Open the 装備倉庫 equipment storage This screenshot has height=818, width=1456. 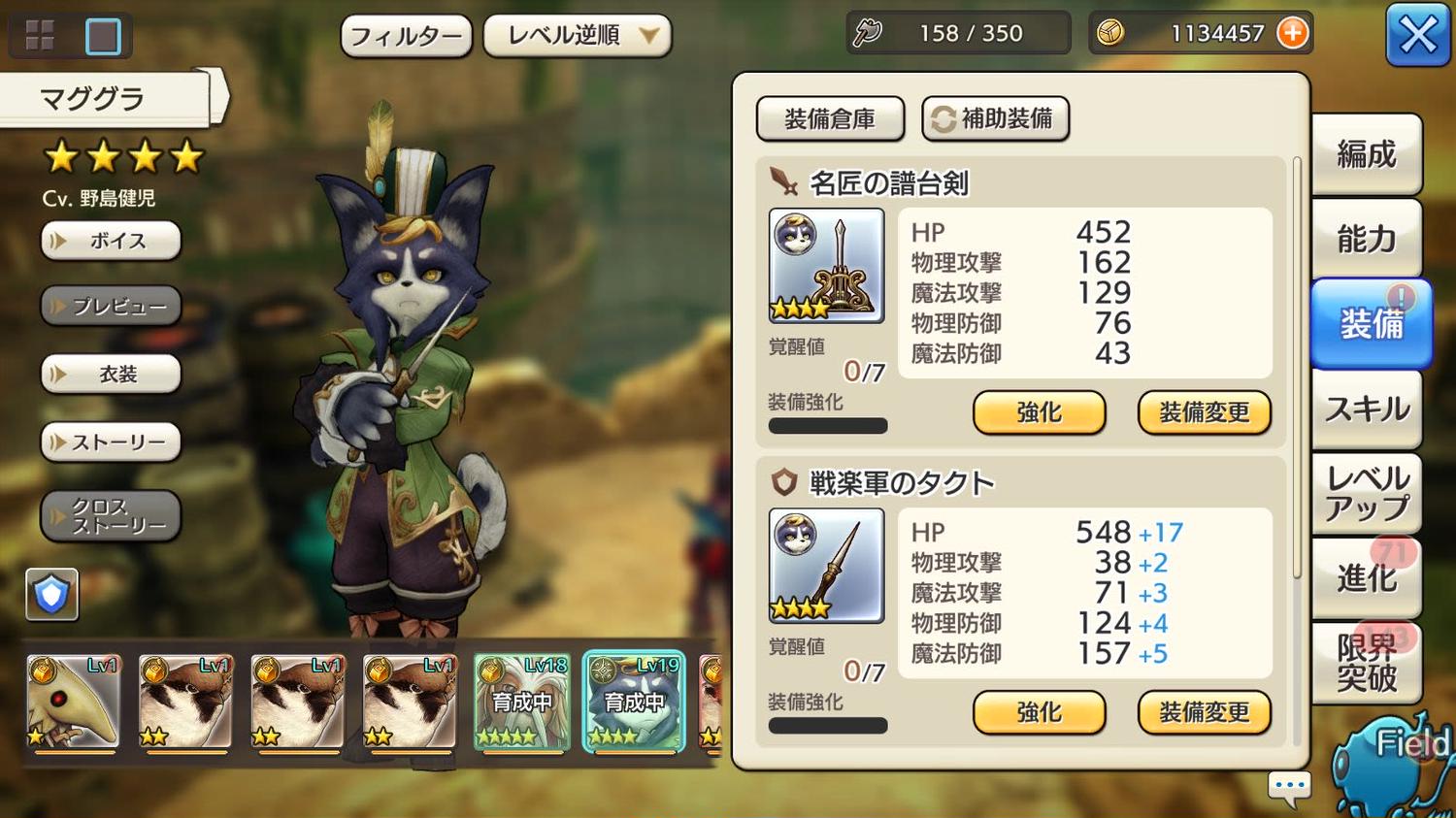(830, 119)
